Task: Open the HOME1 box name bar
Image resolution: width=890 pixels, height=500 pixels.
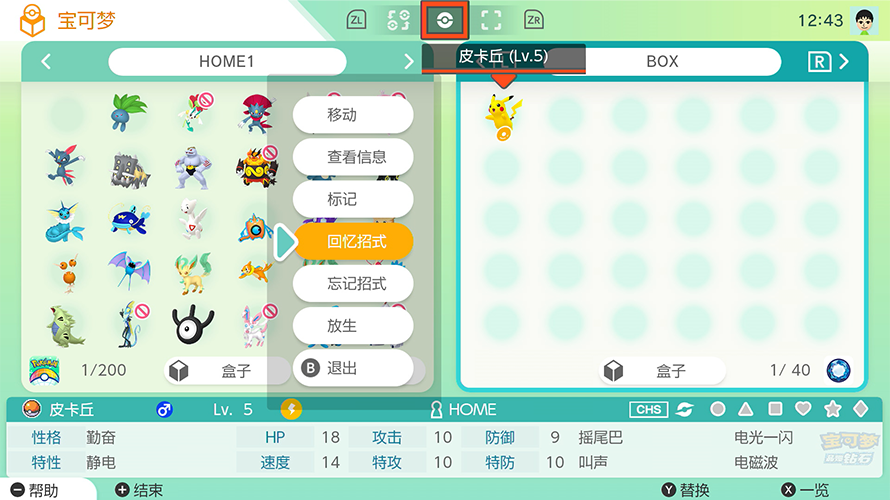Action: tap(227, 62)
